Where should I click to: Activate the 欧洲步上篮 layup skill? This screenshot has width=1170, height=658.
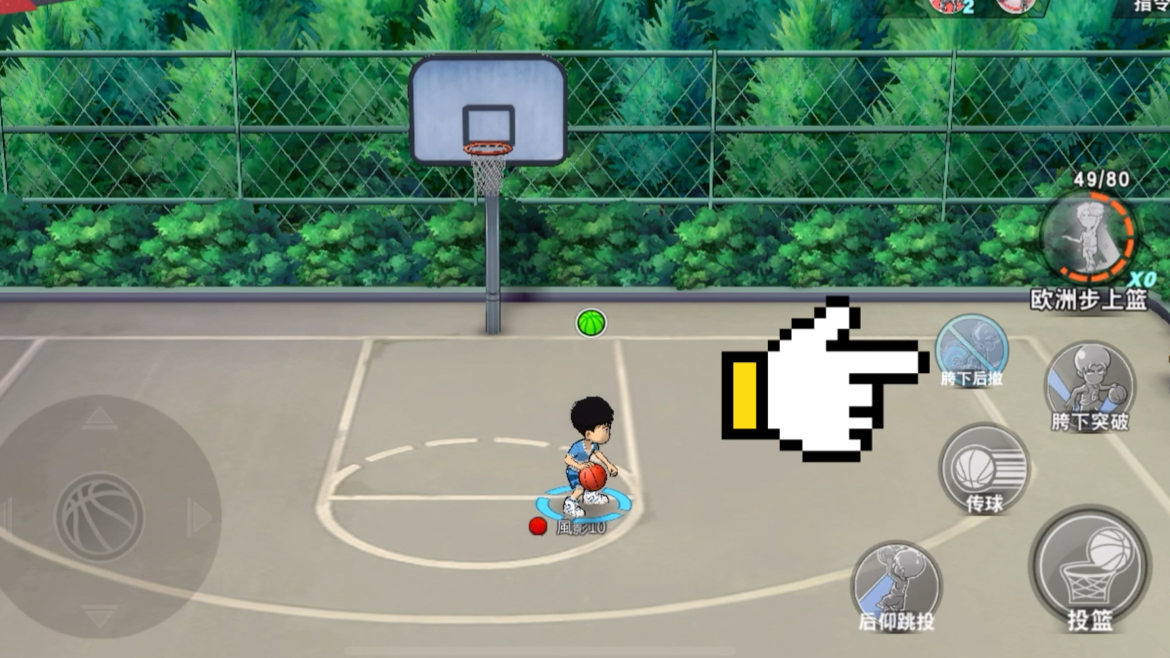click(x=1087, y=238)
